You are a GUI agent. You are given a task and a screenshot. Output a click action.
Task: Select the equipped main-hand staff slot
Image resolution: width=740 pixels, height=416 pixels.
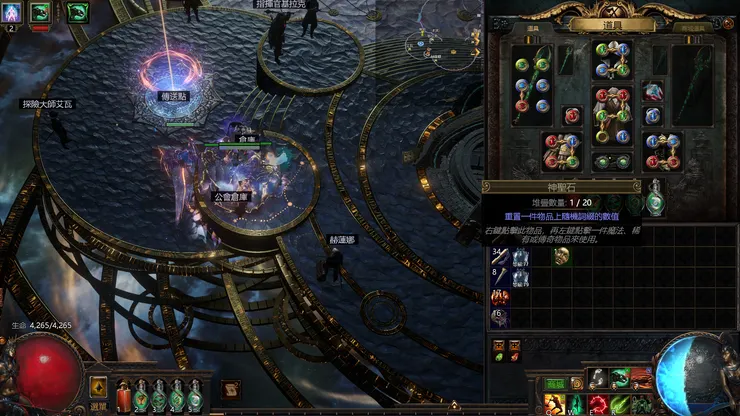tap(531, 85)
